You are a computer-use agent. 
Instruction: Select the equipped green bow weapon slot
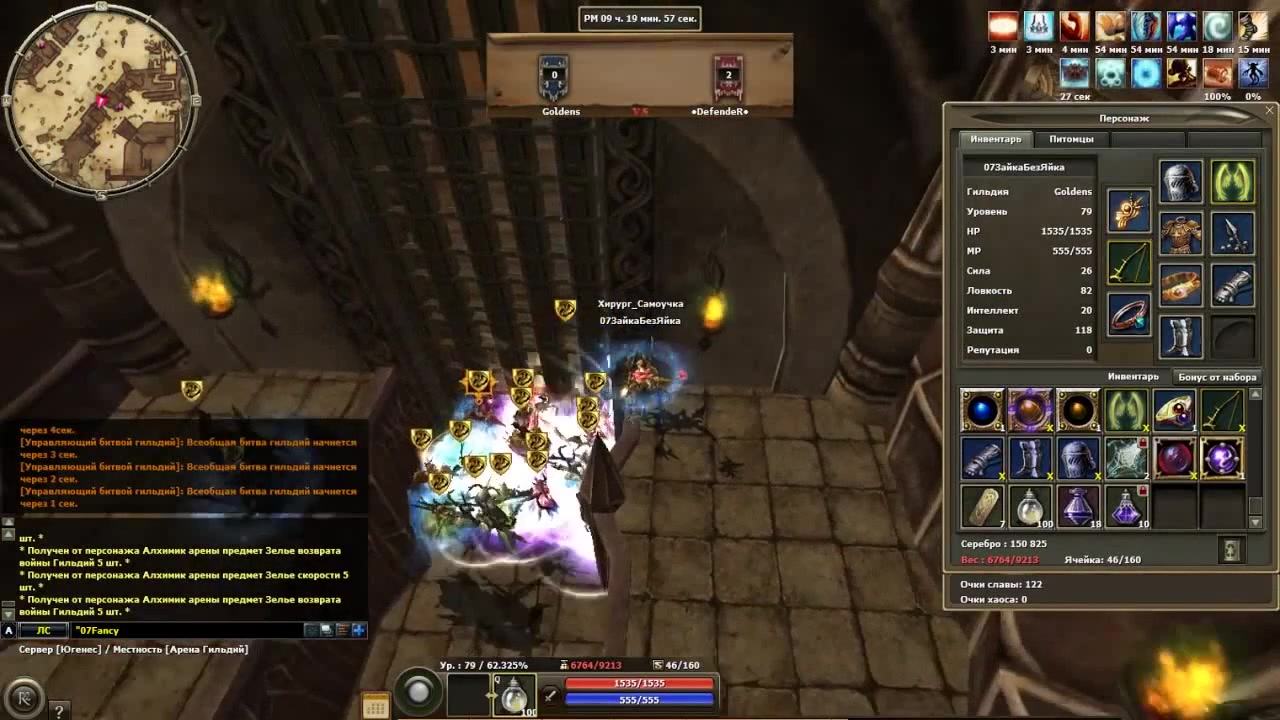click(x=1129, y=262)
